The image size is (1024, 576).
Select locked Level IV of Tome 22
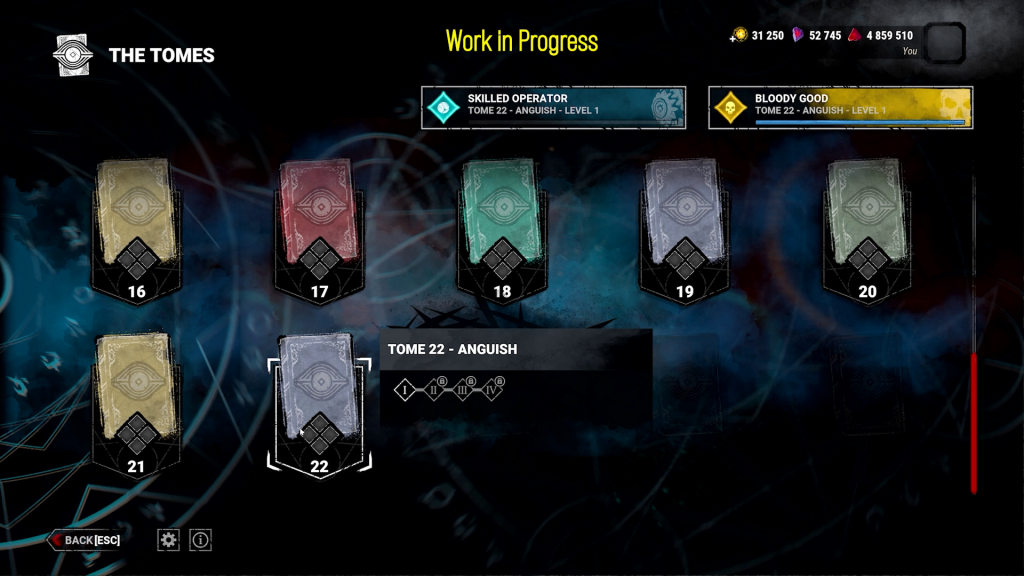tap(493, 390)
